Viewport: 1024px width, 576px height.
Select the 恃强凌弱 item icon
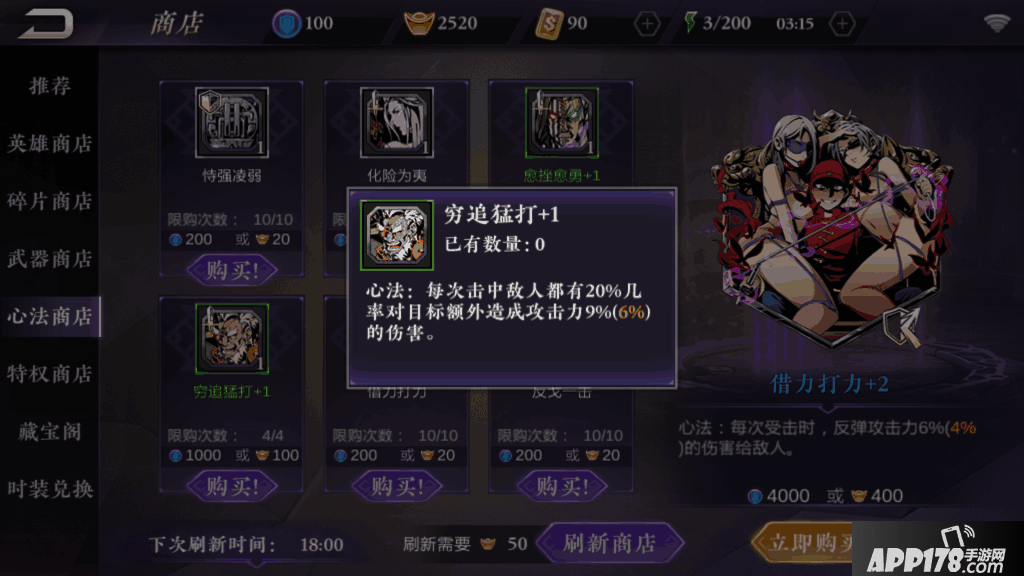tap(232, 123)
